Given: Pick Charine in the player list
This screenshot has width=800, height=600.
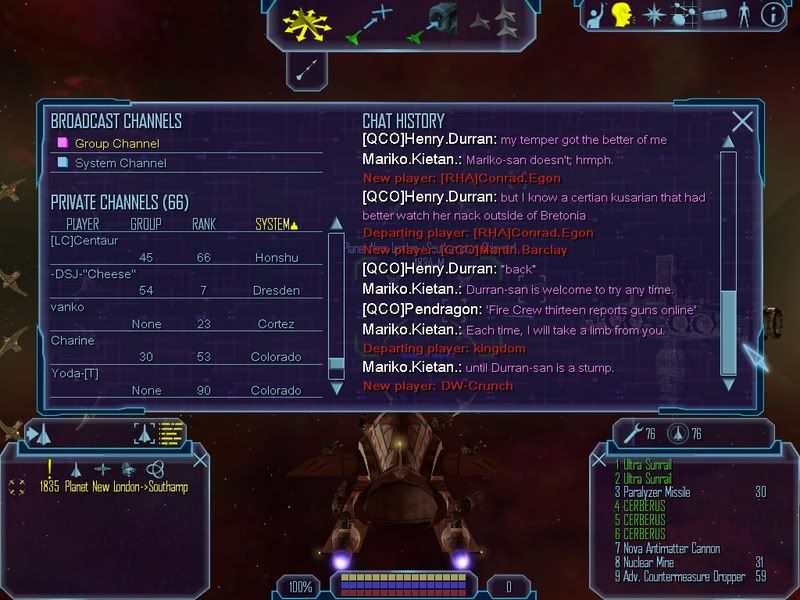Looking at the screenshot, I should point(72,340).
